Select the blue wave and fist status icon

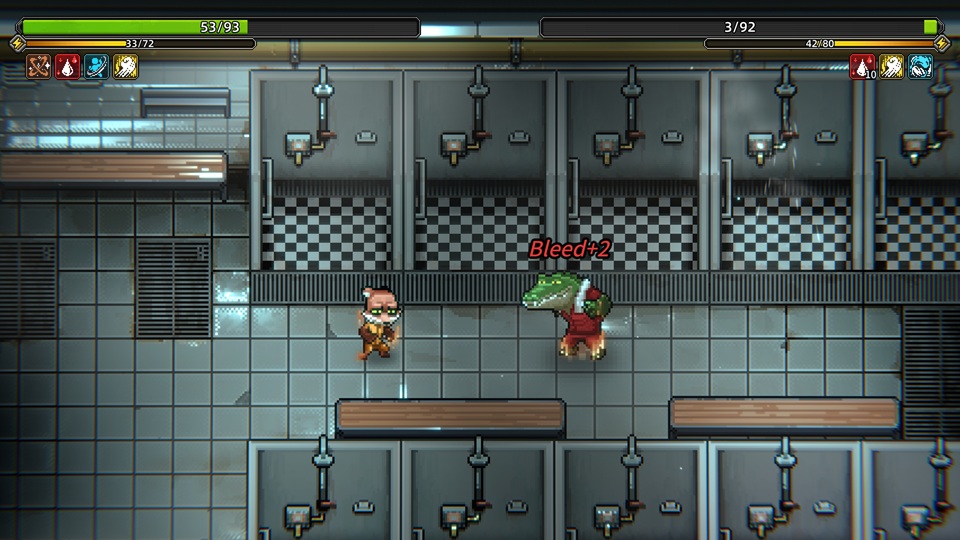pos(920,67)
